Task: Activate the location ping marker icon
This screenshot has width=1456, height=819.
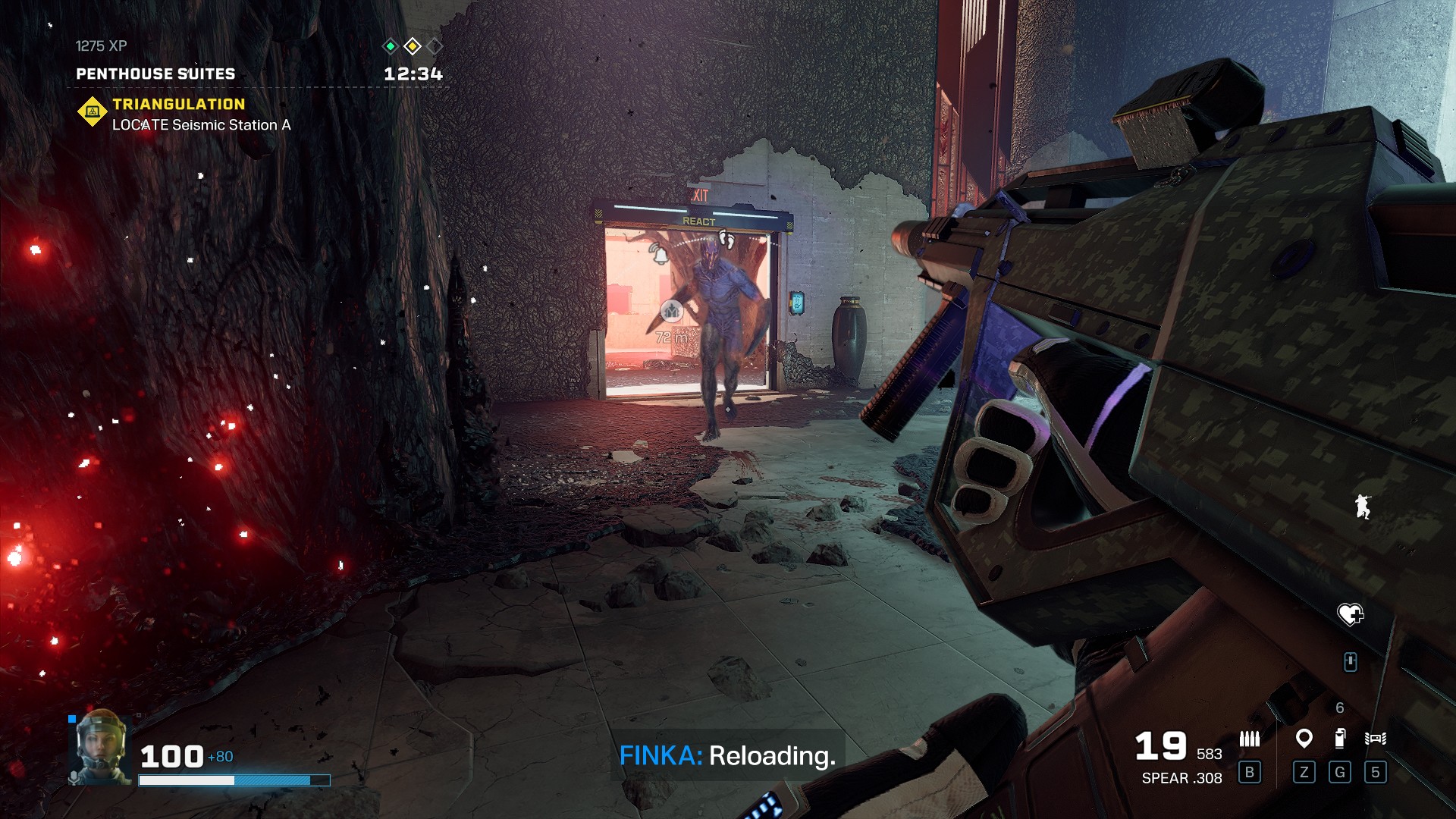Action: 1304,738
